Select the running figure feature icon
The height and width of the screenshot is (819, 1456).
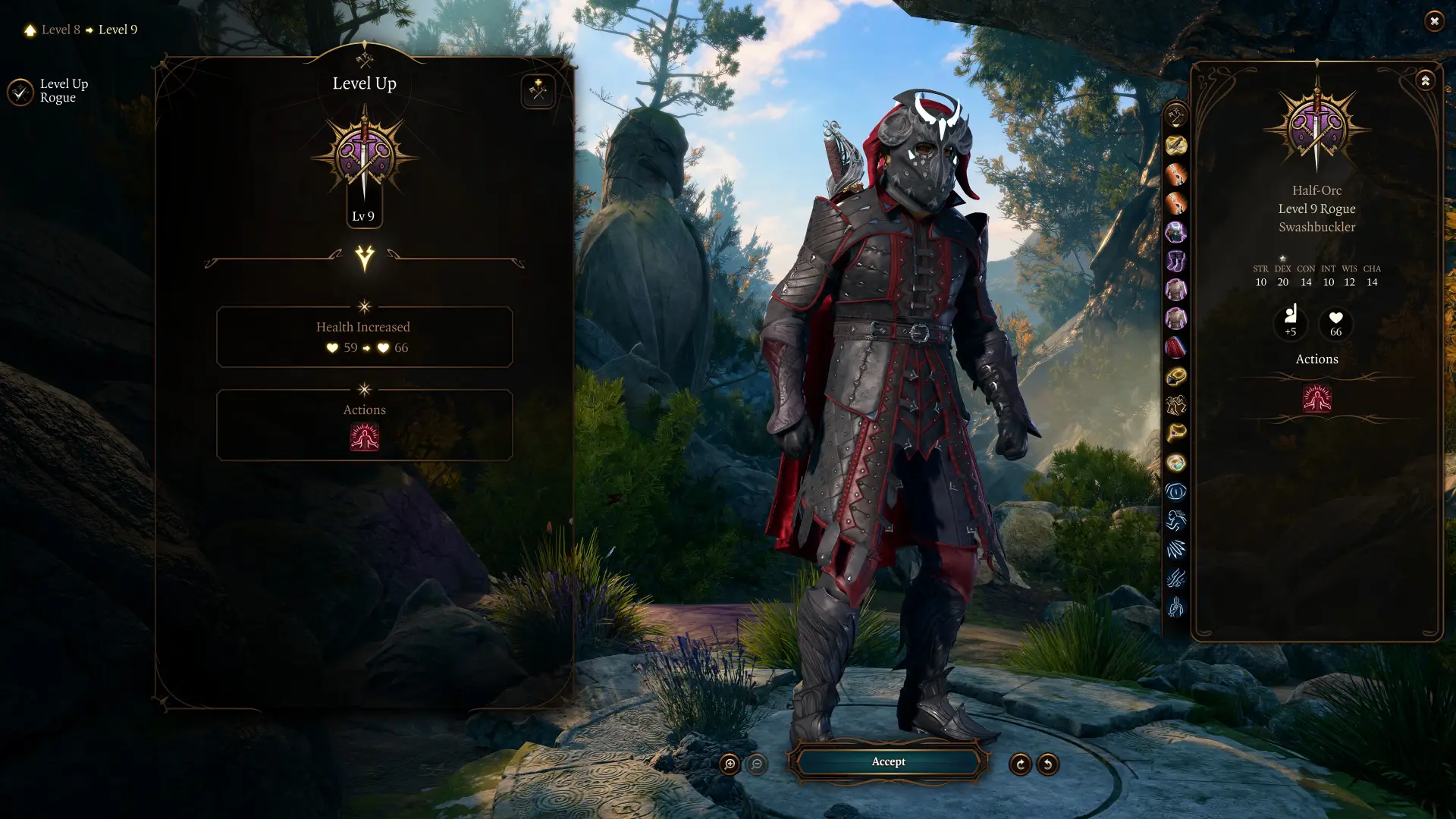1175,521
